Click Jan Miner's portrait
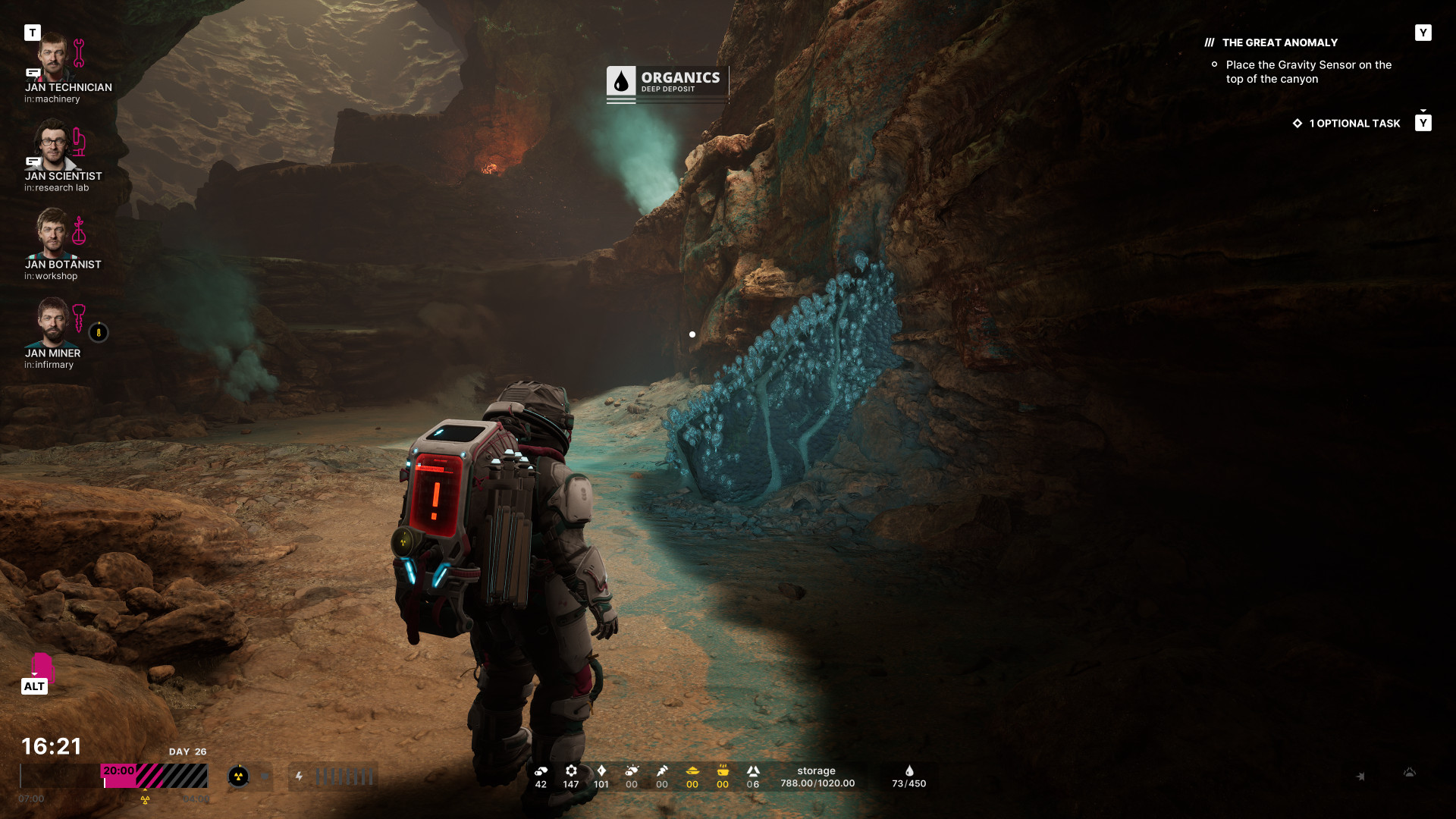The height and width of the screenshot is (819, 1456). tap(53, 322)
